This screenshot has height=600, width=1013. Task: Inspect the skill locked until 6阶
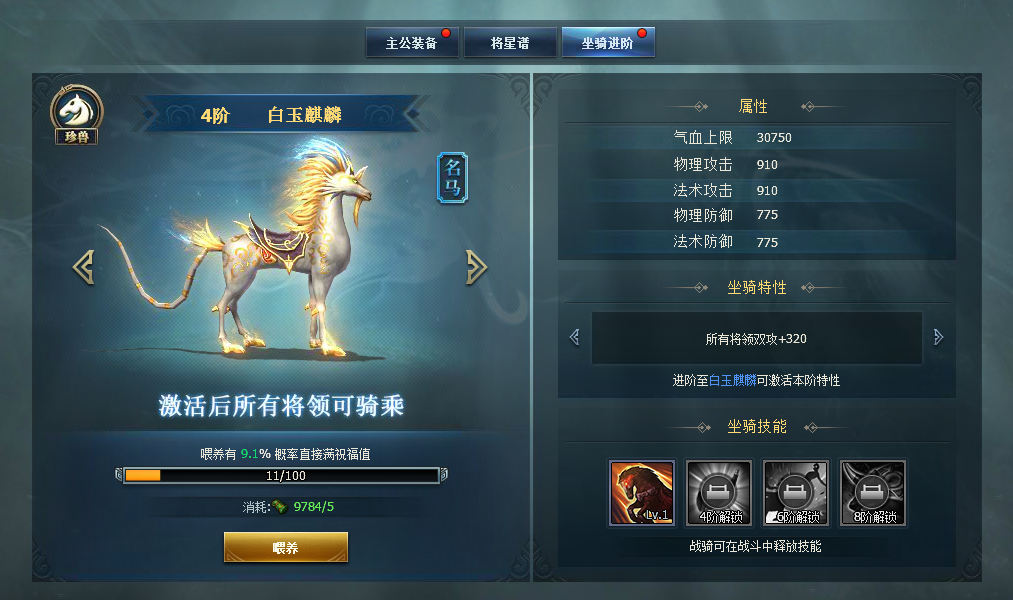(796, 492)
